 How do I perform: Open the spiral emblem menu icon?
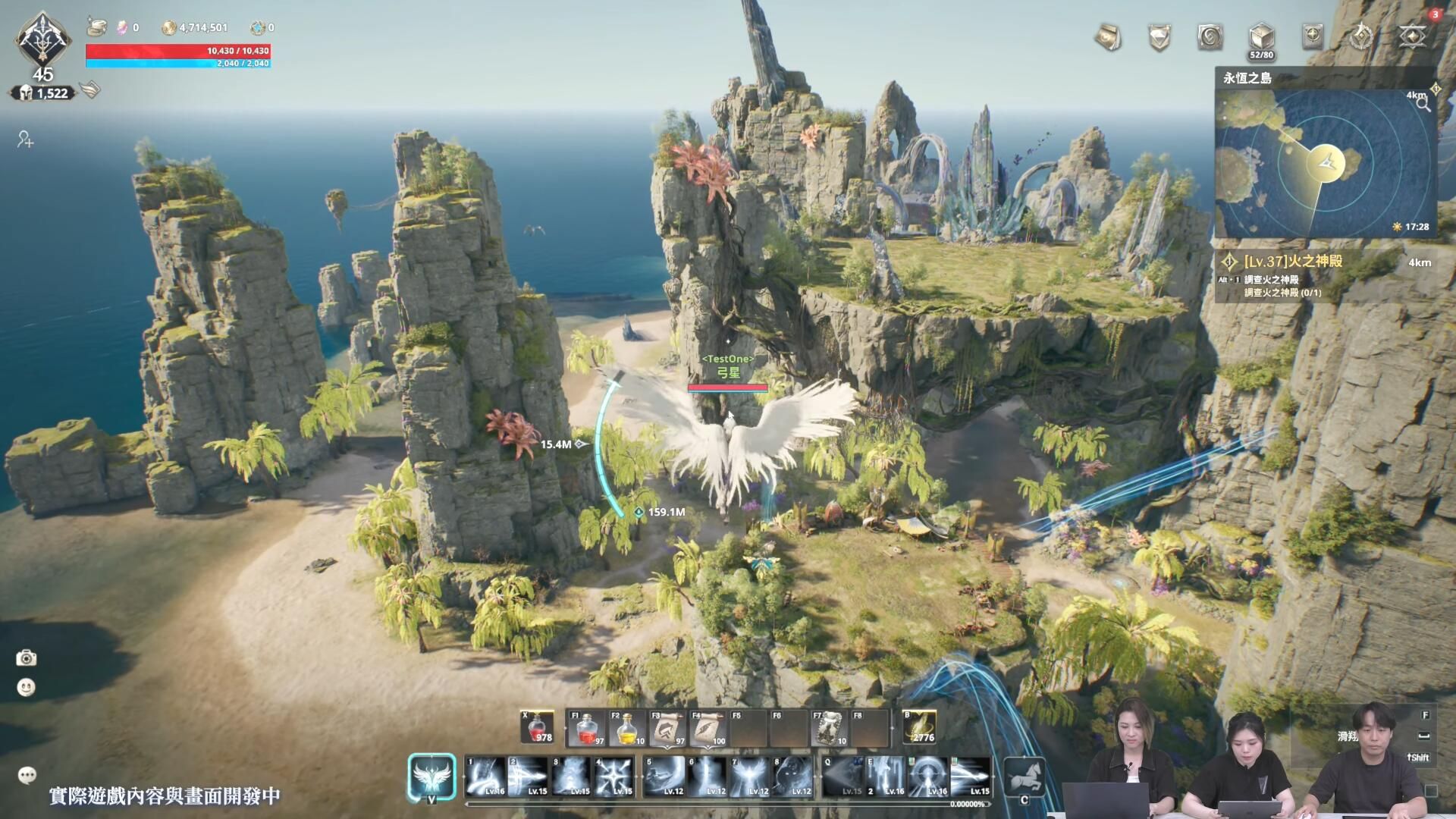1210,36
